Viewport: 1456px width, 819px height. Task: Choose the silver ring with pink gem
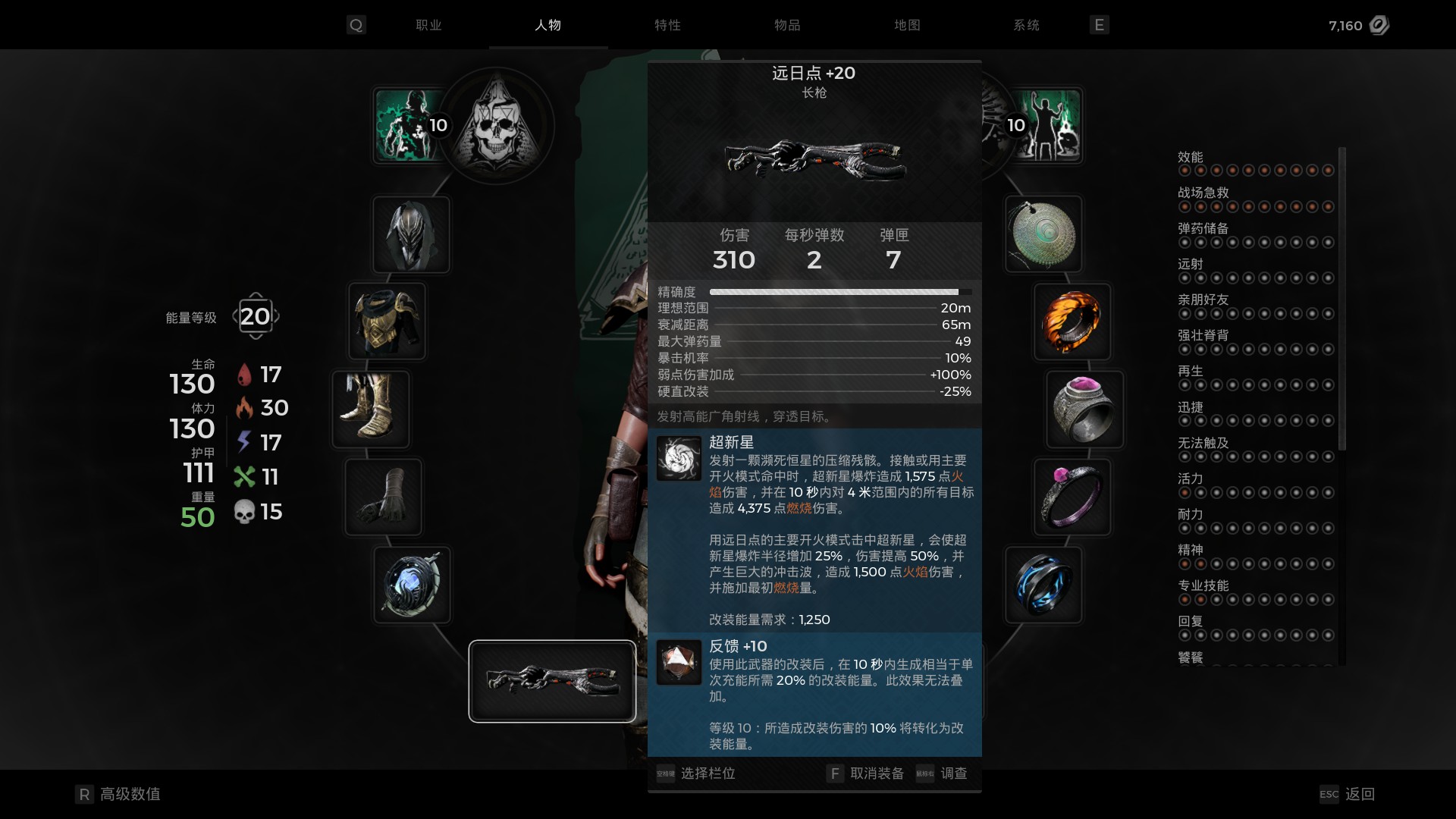(1084, 409)
